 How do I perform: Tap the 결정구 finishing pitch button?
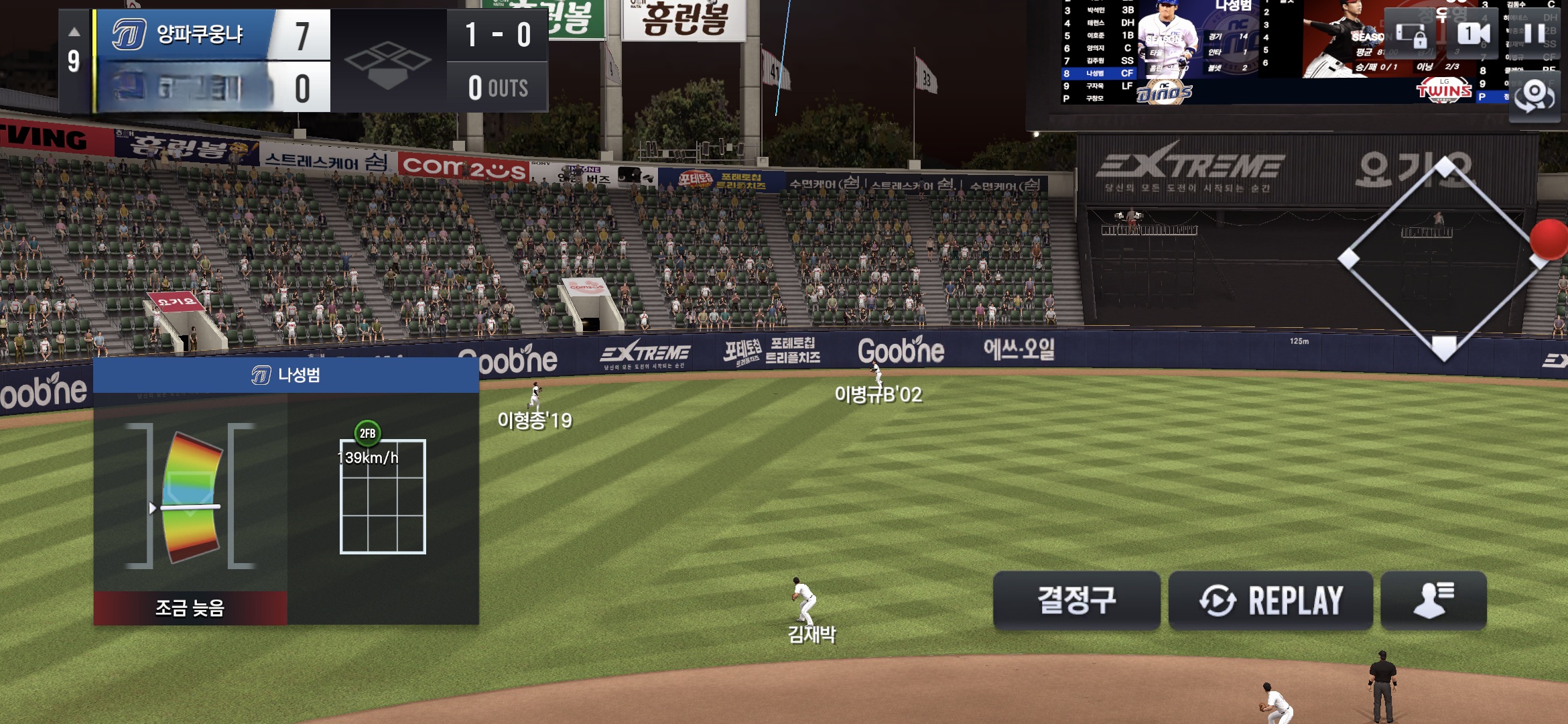coord(1076,600)
